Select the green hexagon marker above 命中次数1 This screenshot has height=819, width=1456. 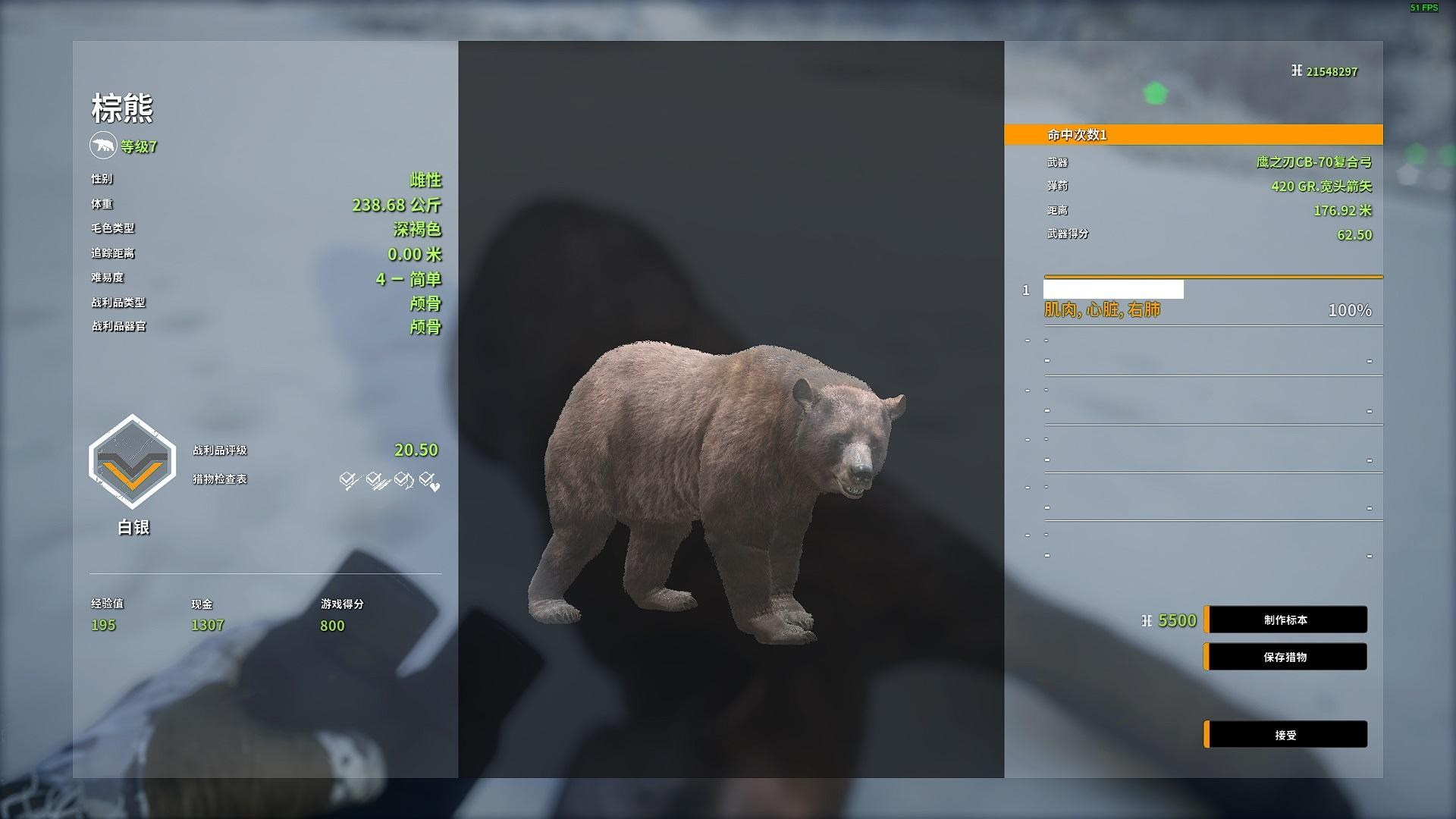coord(1155,92)
